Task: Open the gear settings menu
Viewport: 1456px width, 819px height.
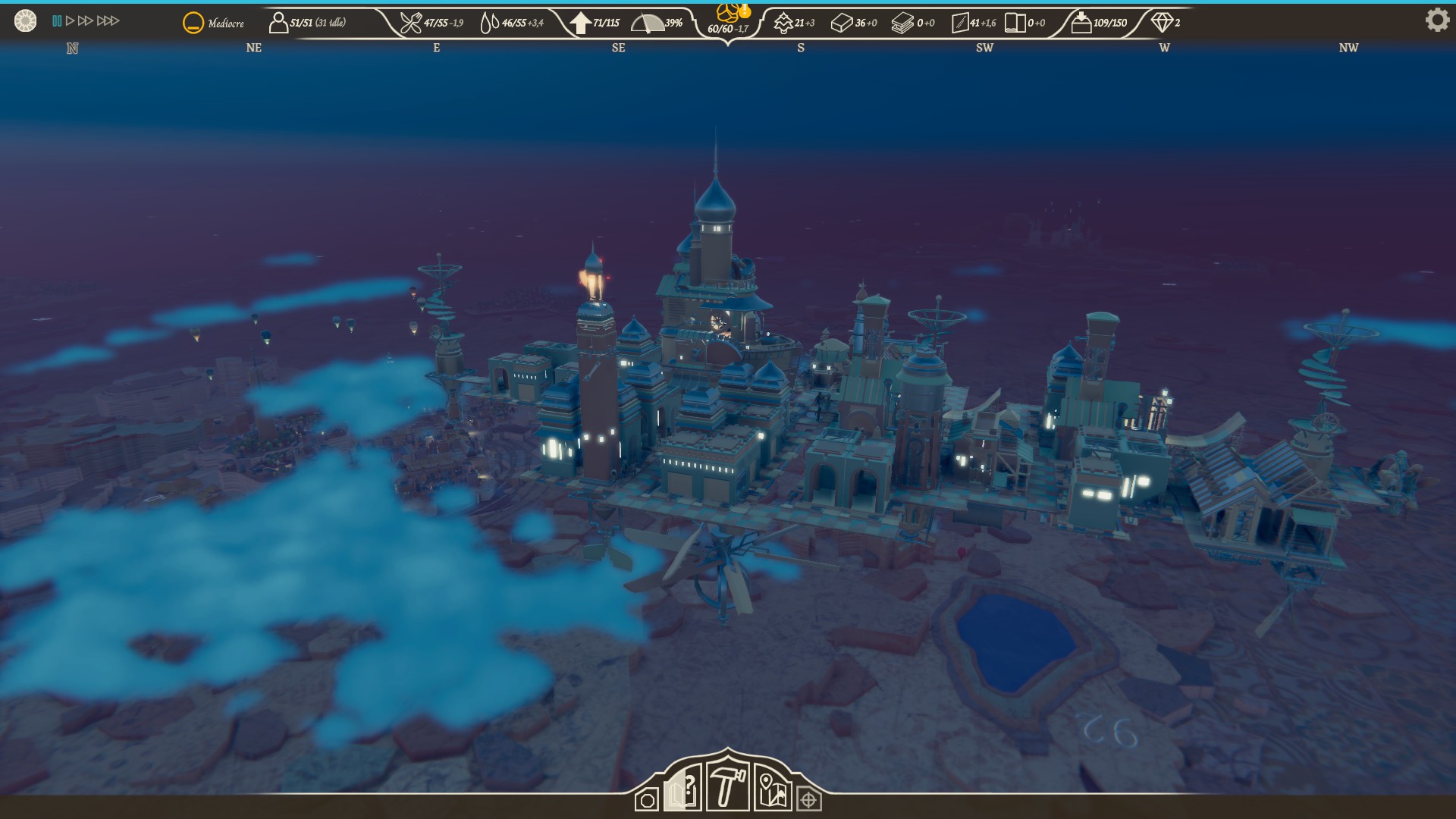Action: point(1436,20)
